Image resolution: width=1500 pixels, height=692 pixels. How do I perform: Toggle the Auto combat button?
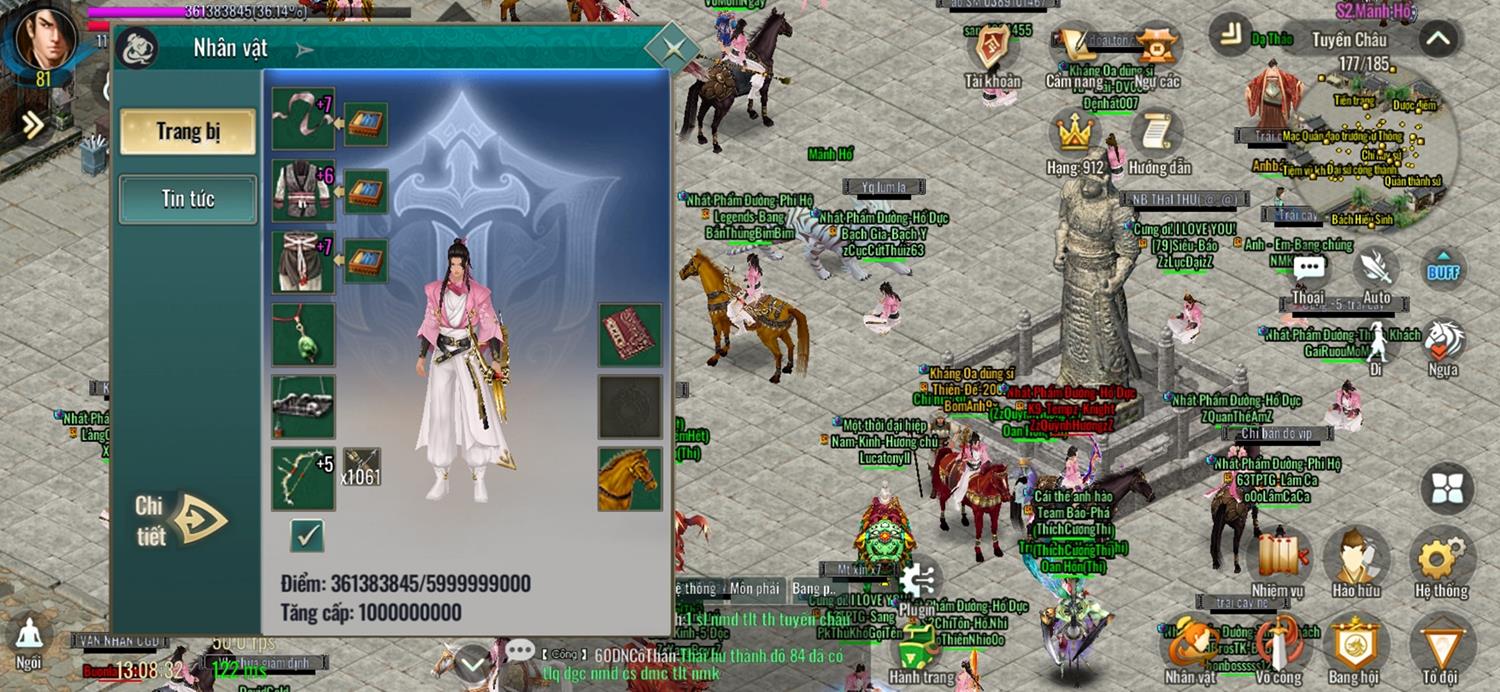point(1377,270)
